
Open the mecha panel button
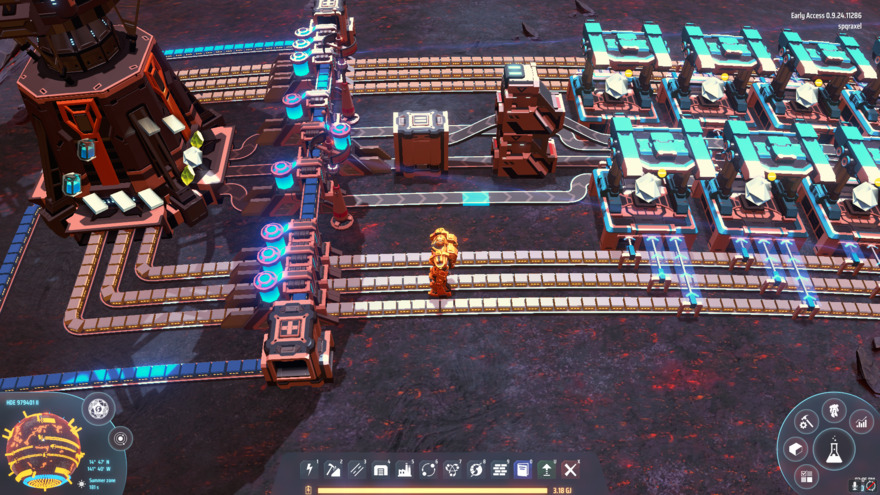[834, 410]
